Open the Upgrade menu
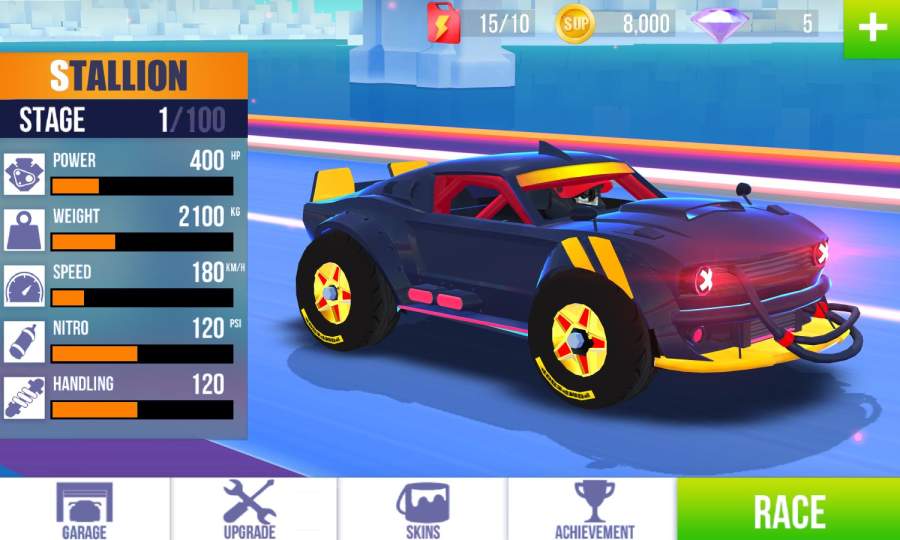Screen dimensions: 900x540 [x=250, y=509]
